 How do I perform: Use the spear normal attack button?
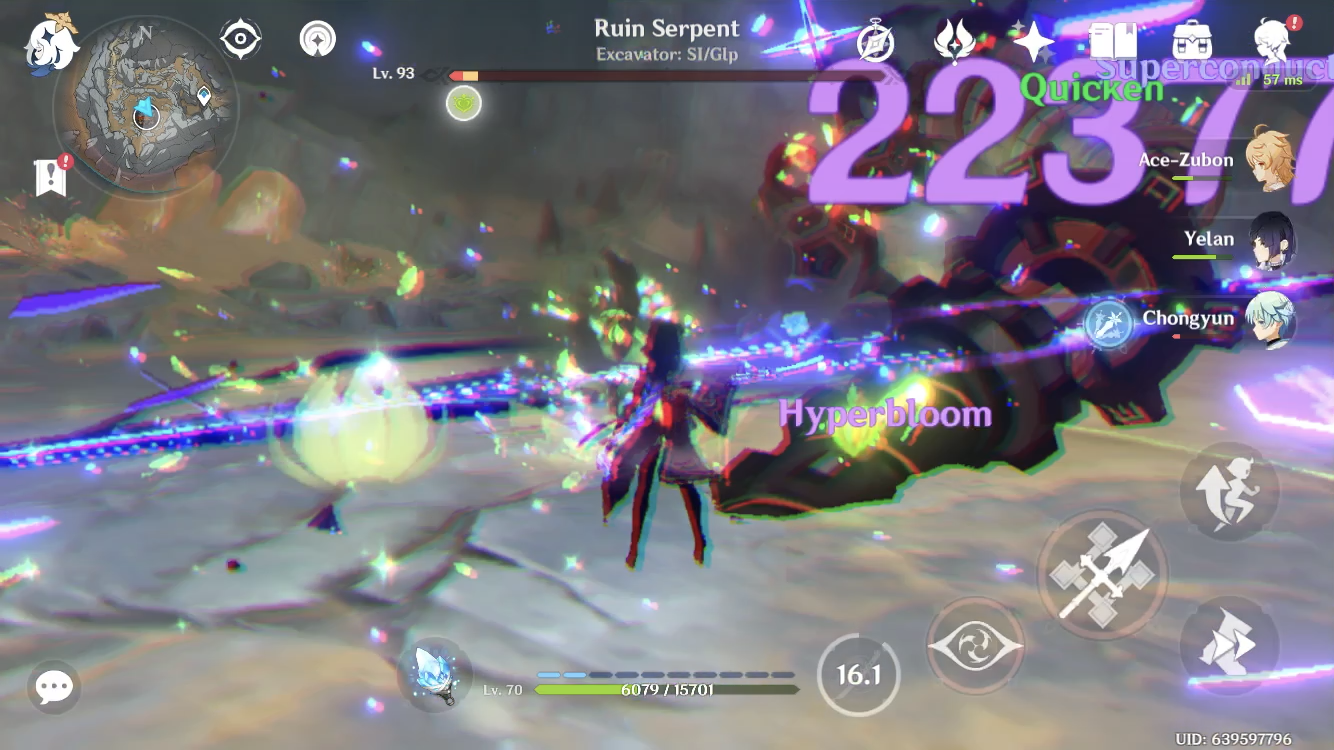[x=1103, y=575]
